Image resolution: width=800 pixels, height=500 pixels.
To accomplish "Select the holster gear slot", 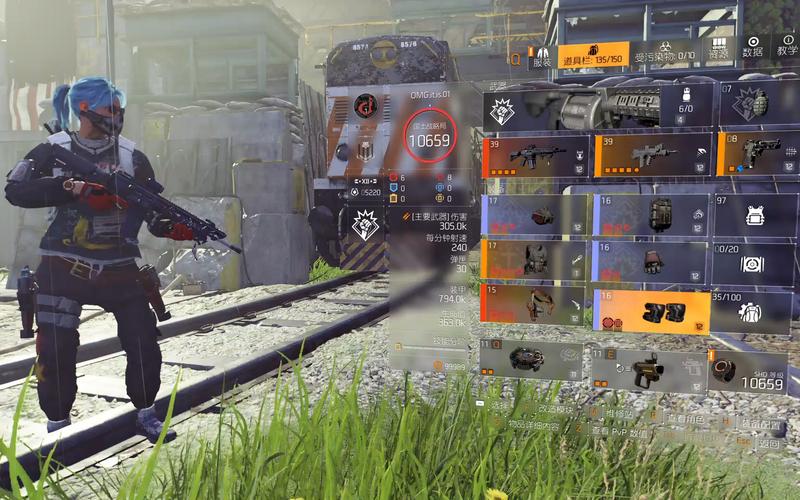I will pyautogui.click(x=536, y=305).
